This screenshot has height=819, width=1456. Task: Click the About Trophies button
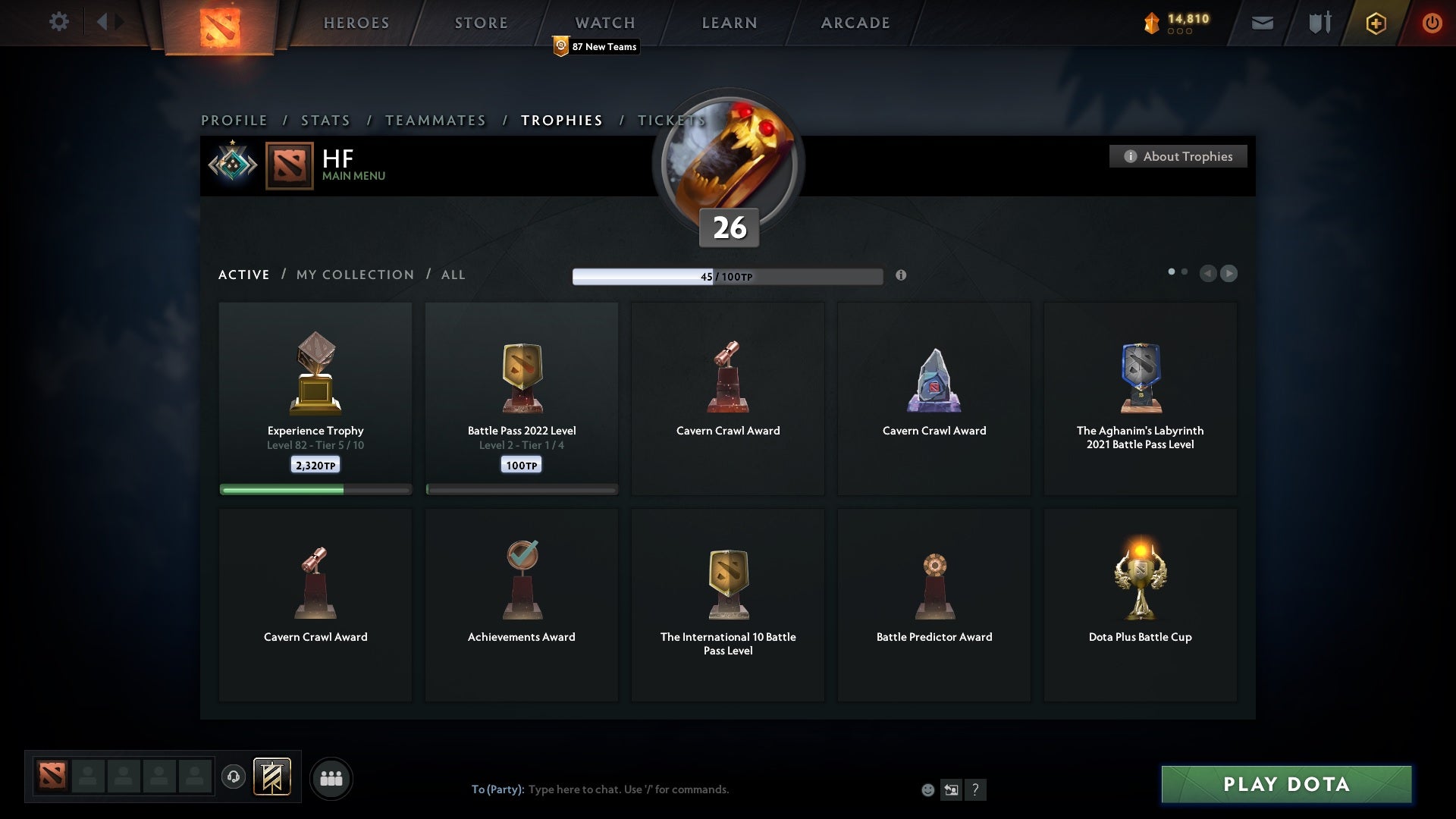[x=1178, y=156]
